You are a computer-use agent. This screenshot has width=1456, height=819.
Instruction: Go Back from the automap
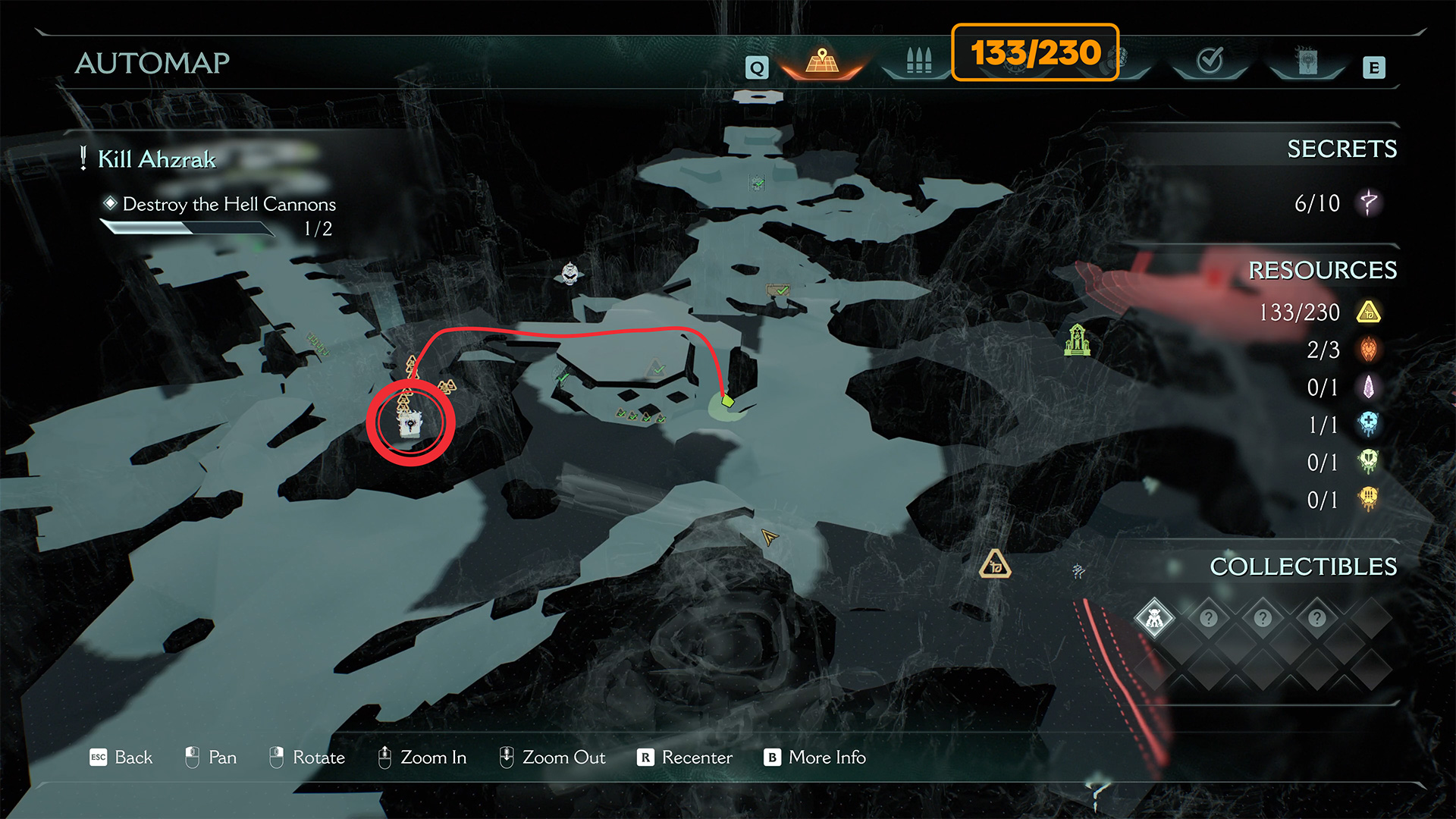coord(121,758)
